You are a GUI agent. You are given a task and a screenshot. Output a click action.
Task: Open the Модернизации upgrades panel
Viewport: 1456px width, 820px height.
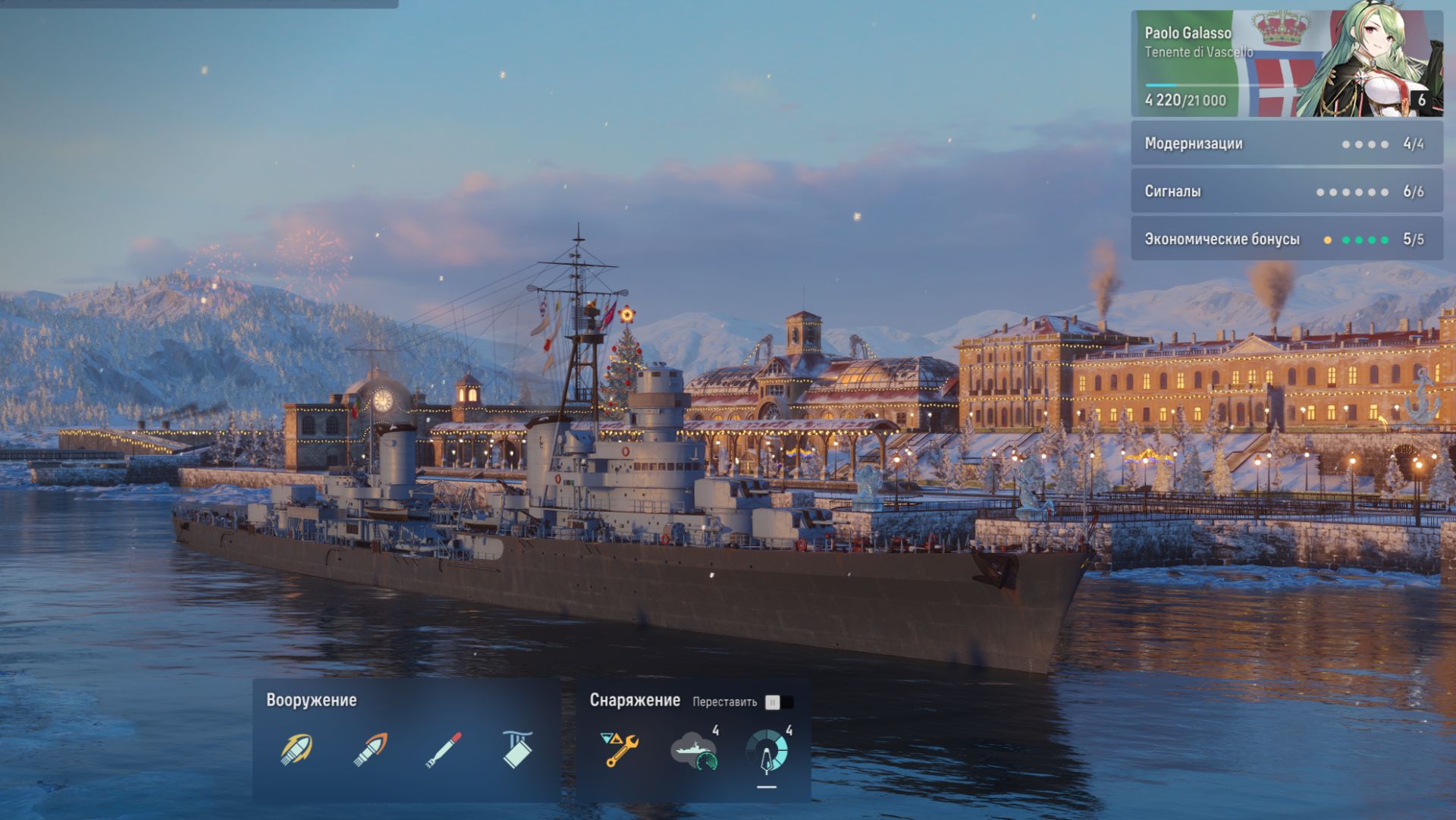[1286, 143]
